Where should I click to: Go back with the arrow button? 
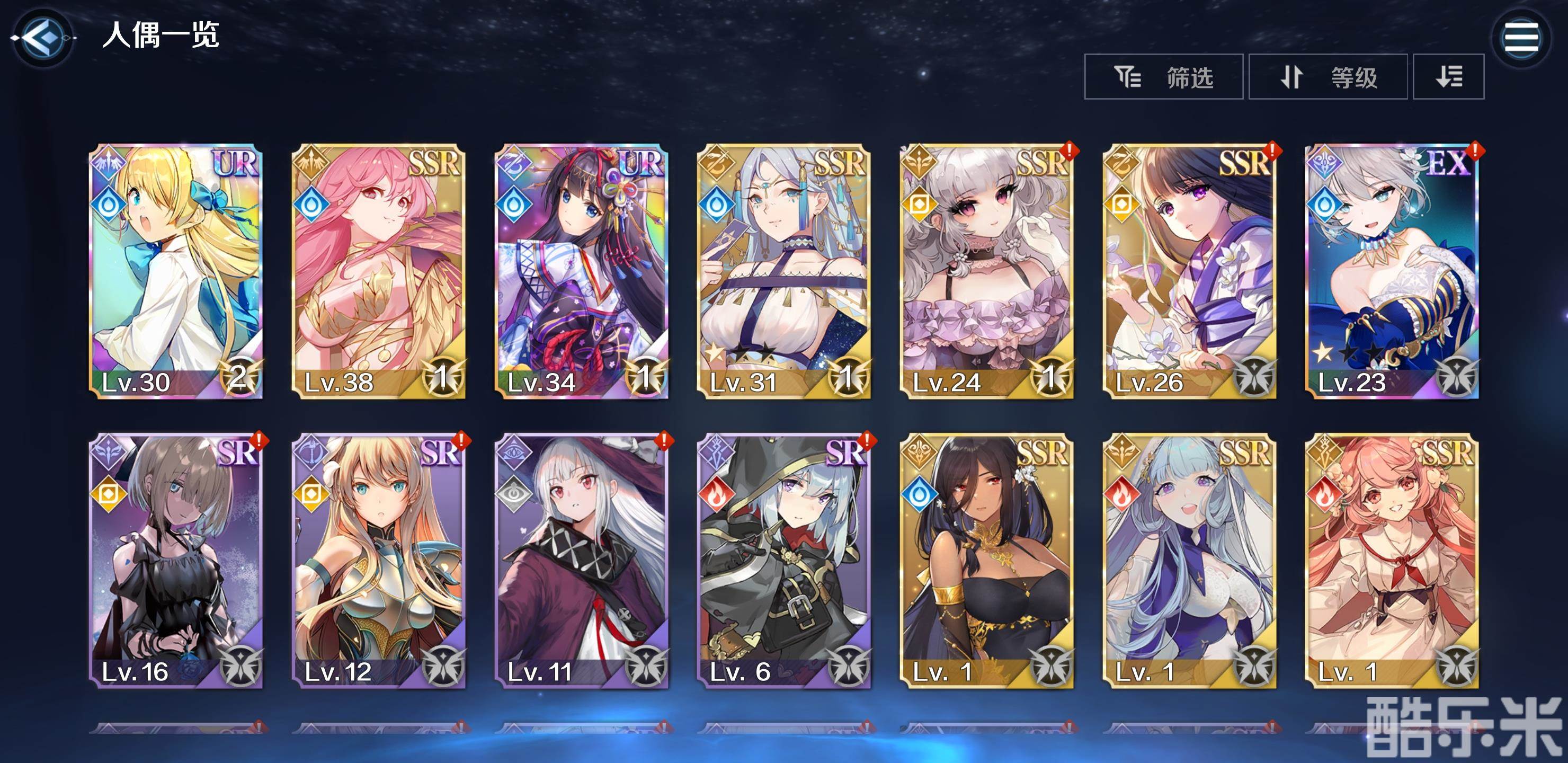pyautogui.click(x=42, y=38)
